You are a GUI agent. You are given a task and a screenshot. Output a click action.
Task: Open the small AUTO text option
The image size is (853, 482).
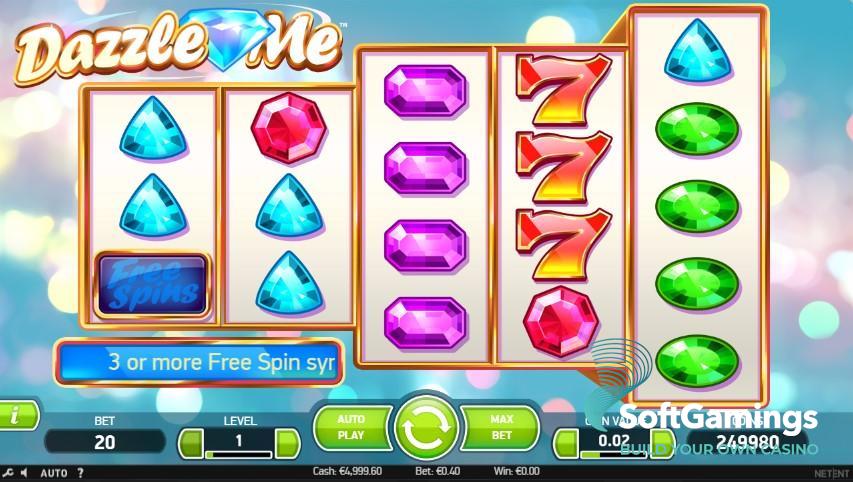point(55,472)
